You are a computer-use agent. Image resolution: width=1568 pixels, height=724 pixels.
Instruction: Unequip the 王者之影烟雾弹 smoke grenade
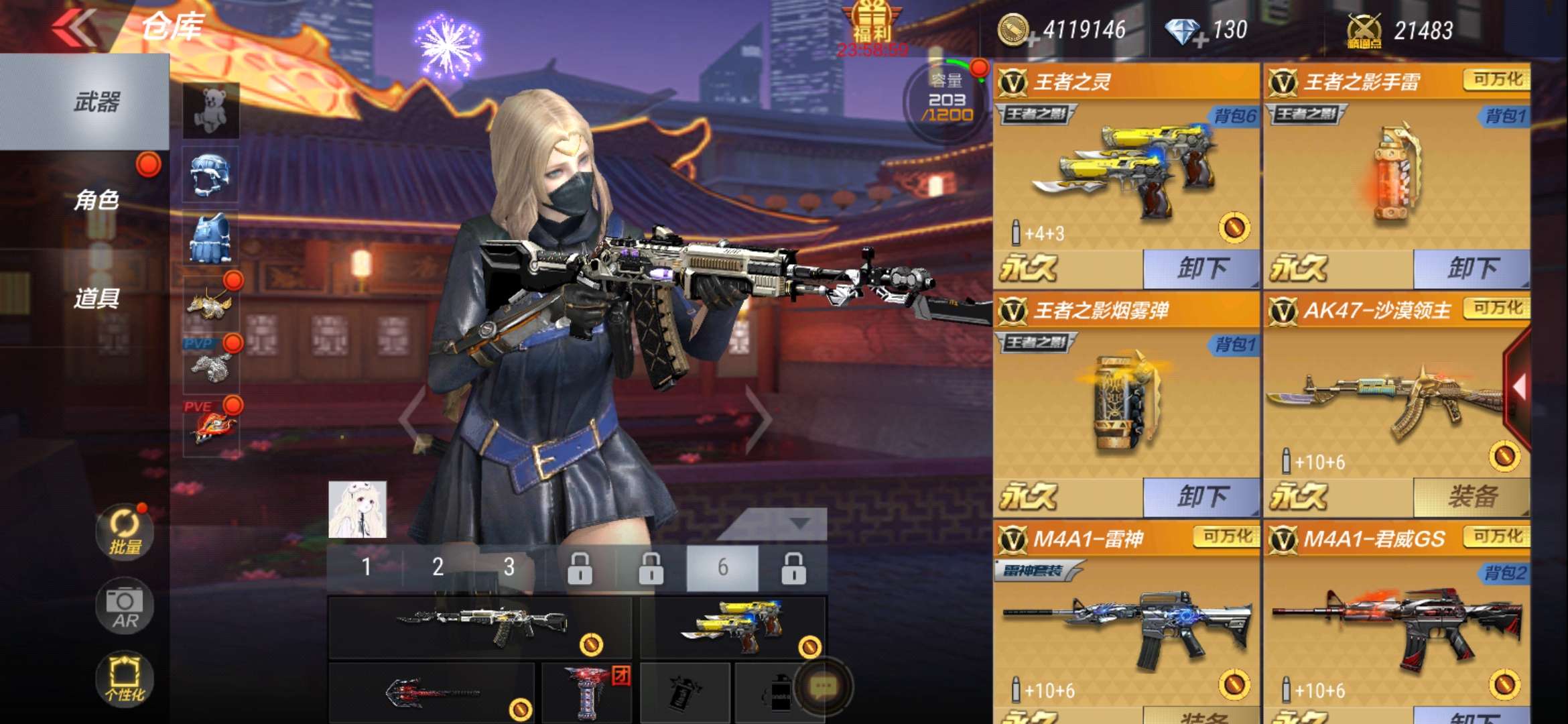coord(1201,497)
